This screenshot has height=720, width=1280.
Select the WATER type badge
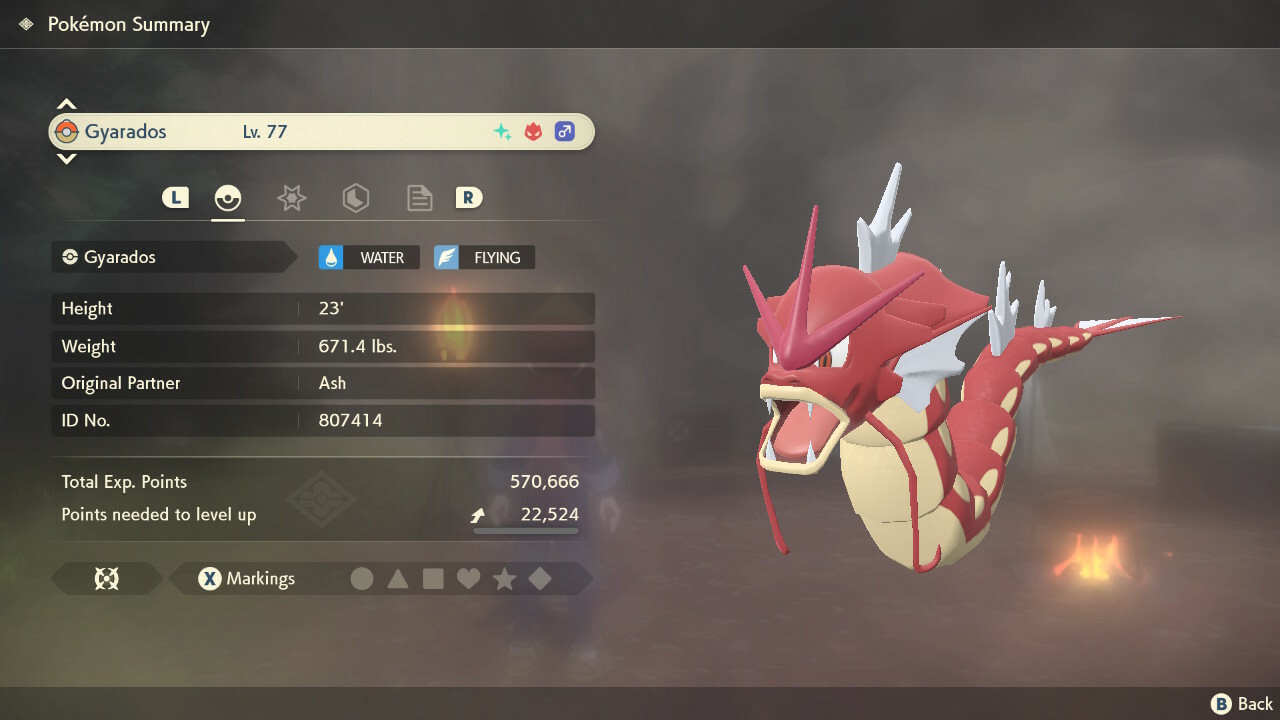click(x=369, y=258)
